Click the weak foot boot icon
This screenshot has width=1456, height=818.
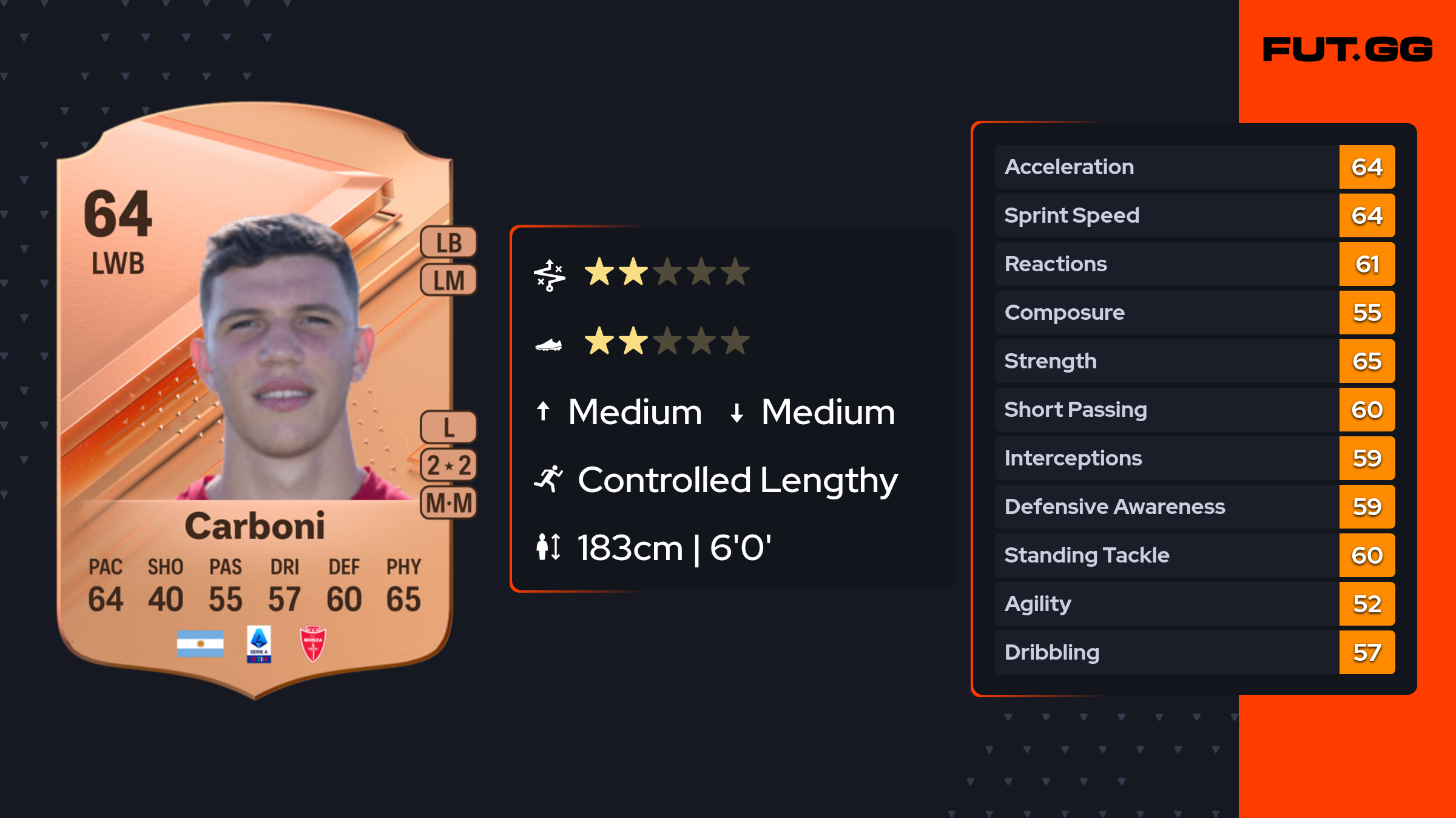[548, 345]
